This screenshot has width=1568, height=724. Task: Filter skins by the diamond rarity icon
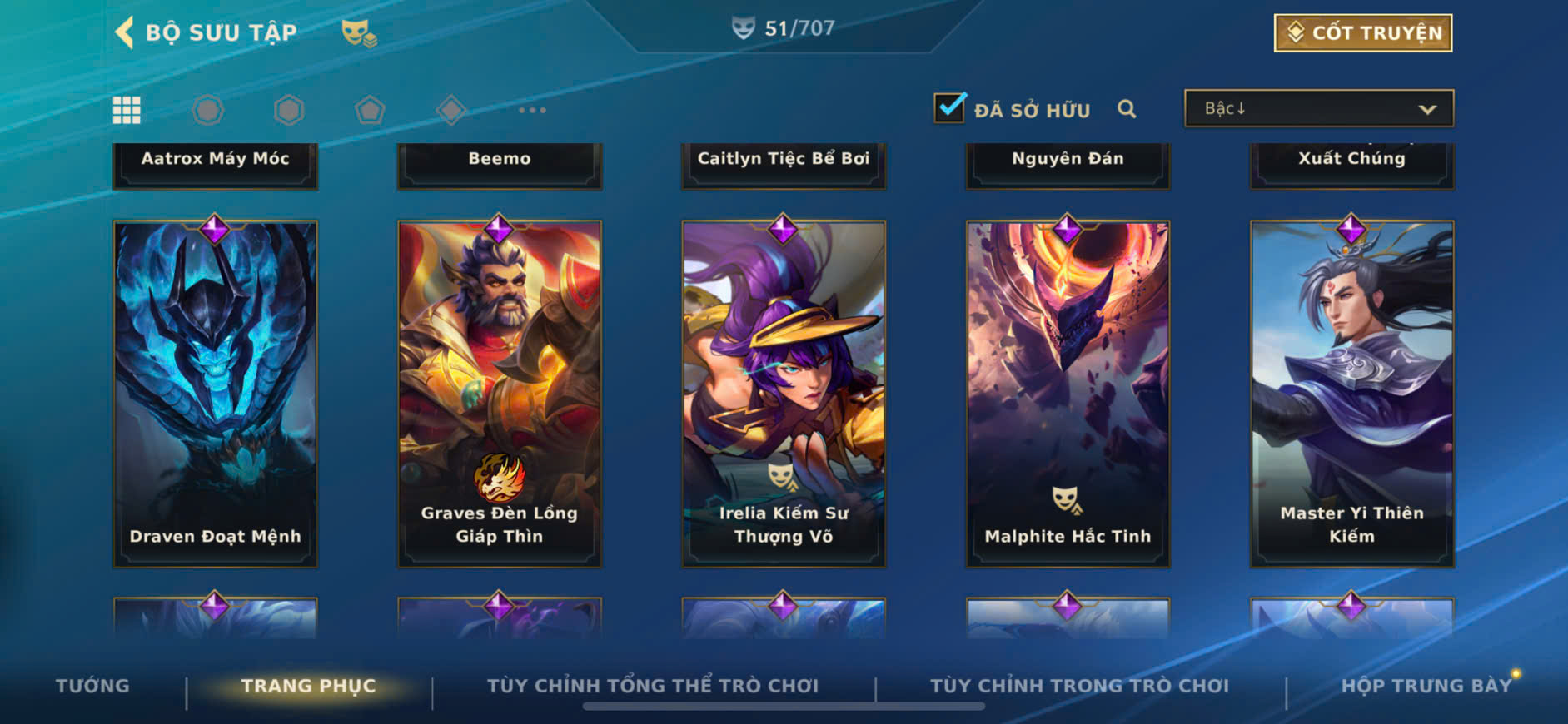pos(450,110)
